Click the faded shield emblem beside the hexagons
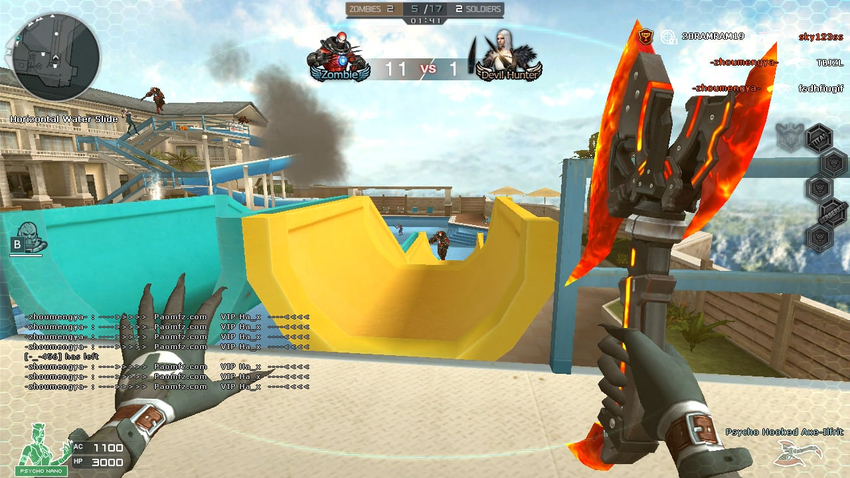 [x=790, y=134]
